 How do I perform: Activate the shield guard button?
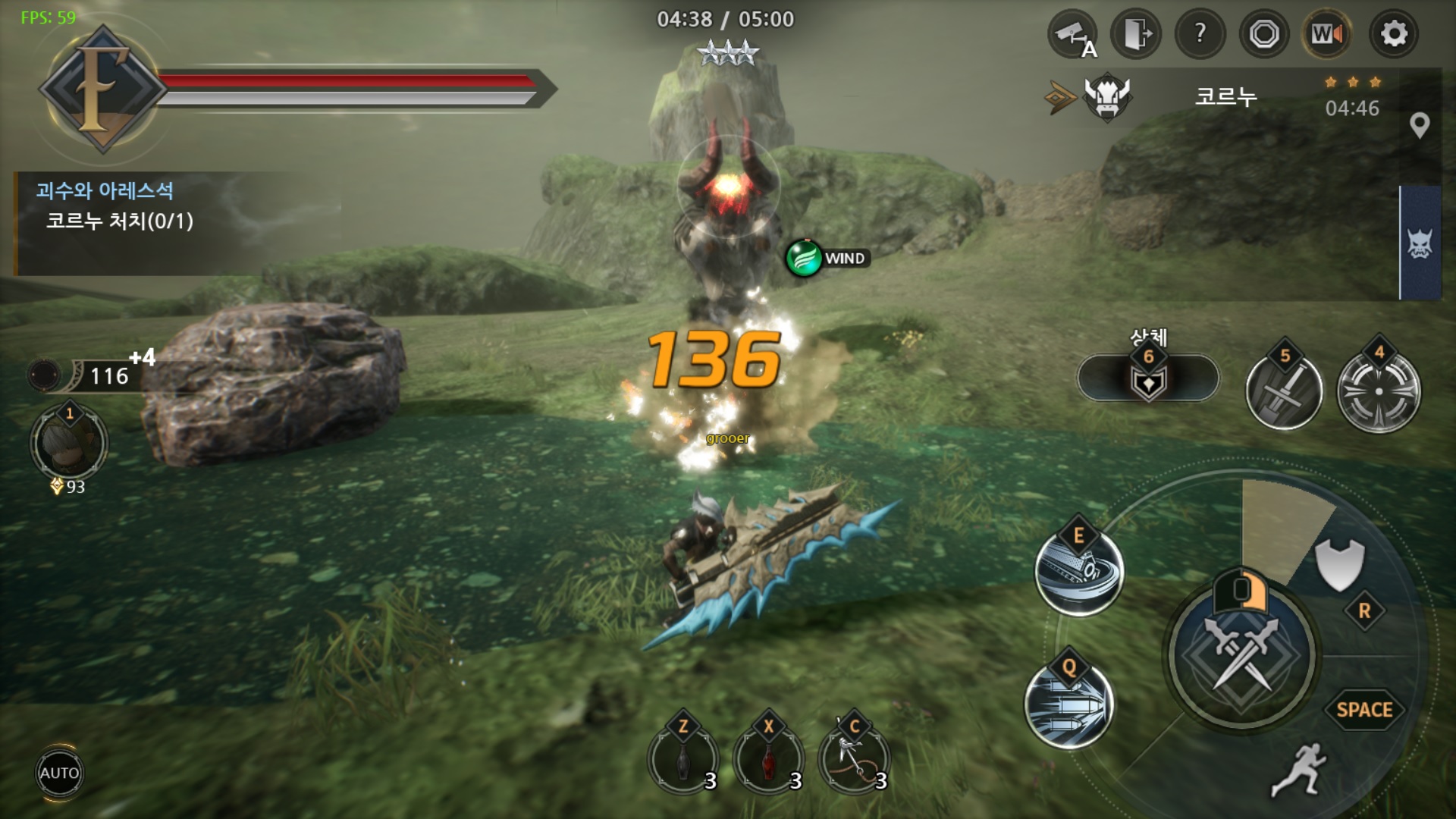tap(1338, 563)
